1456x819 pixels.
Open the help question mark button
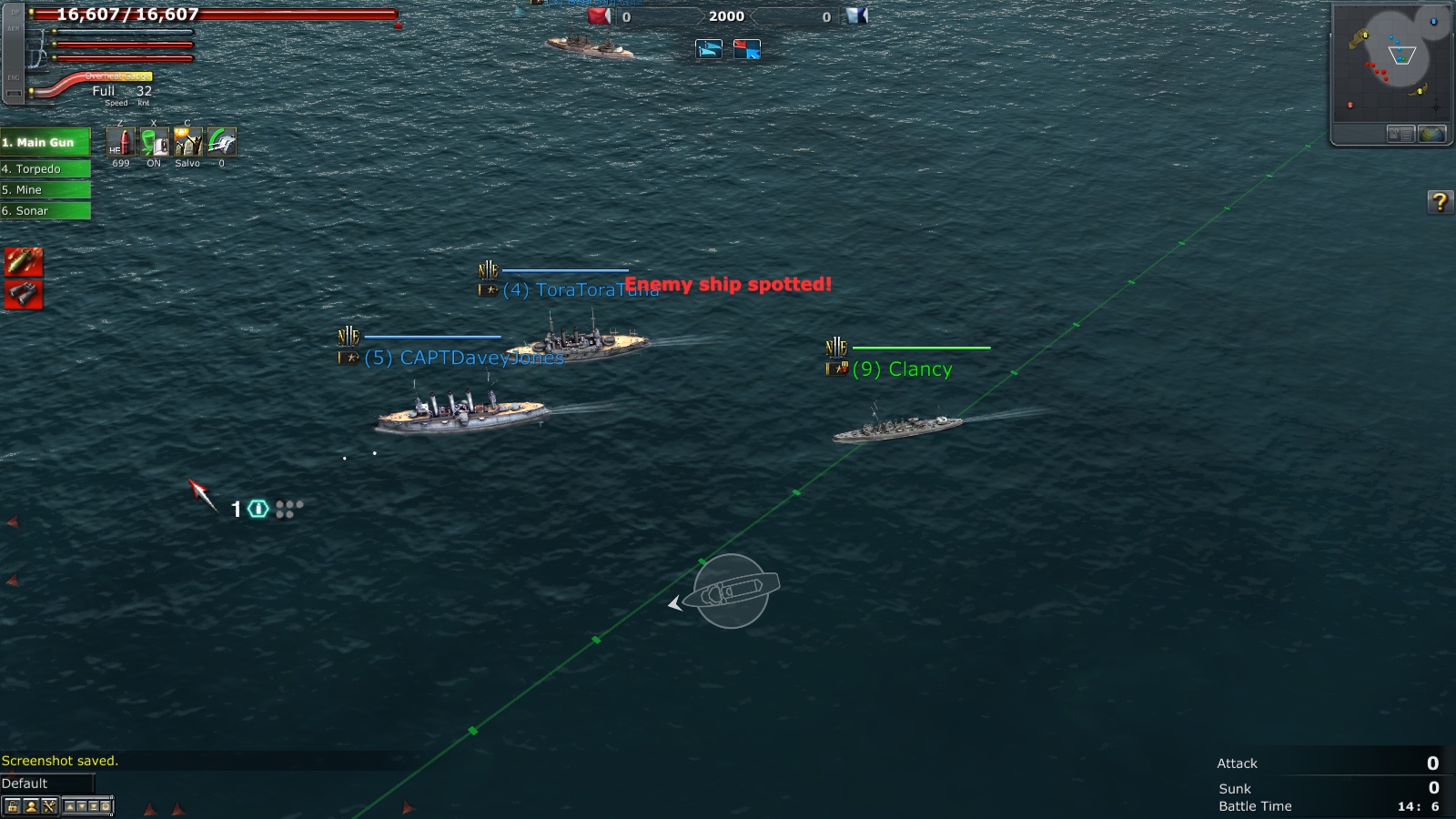coord(1441,200)
